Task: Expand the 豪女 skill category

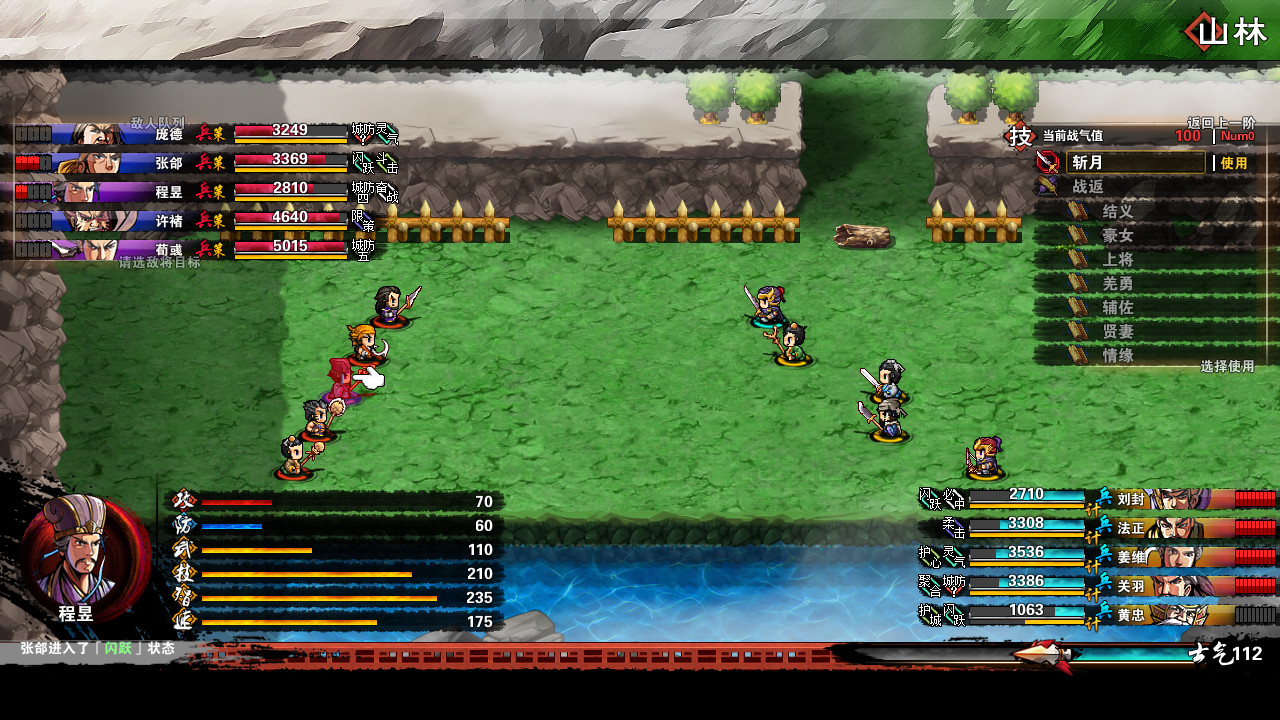Action: point(1117,236)
